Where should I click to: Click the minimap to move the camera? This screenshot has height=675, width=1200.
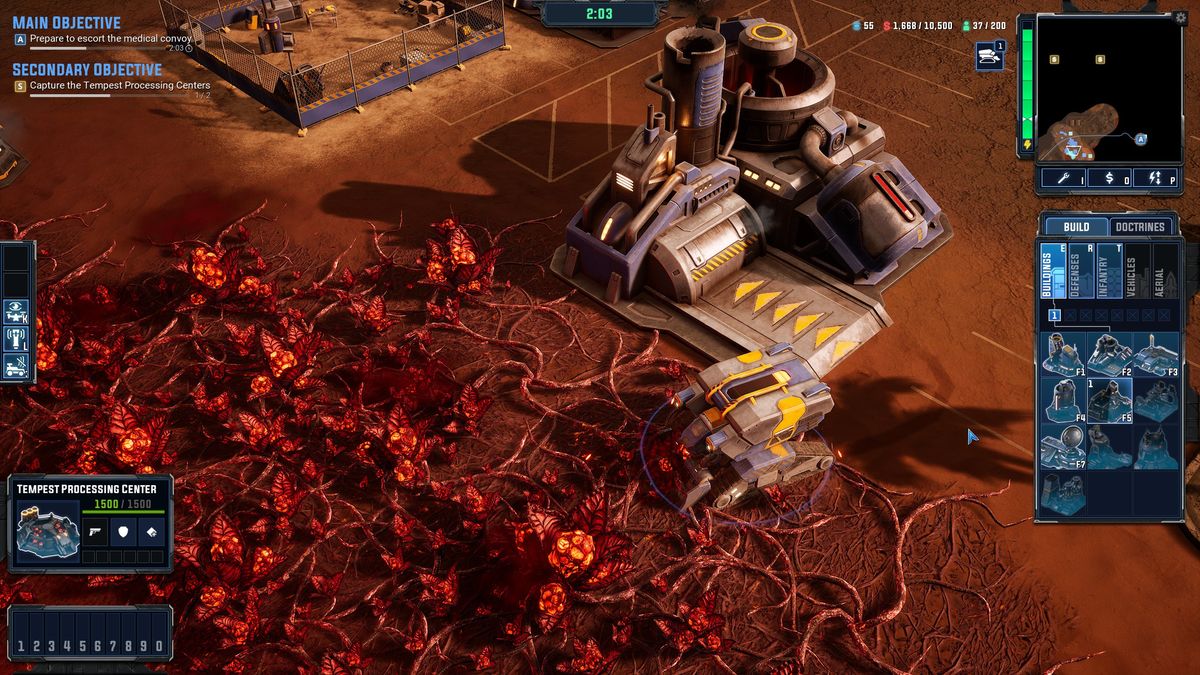[1108, 90]
